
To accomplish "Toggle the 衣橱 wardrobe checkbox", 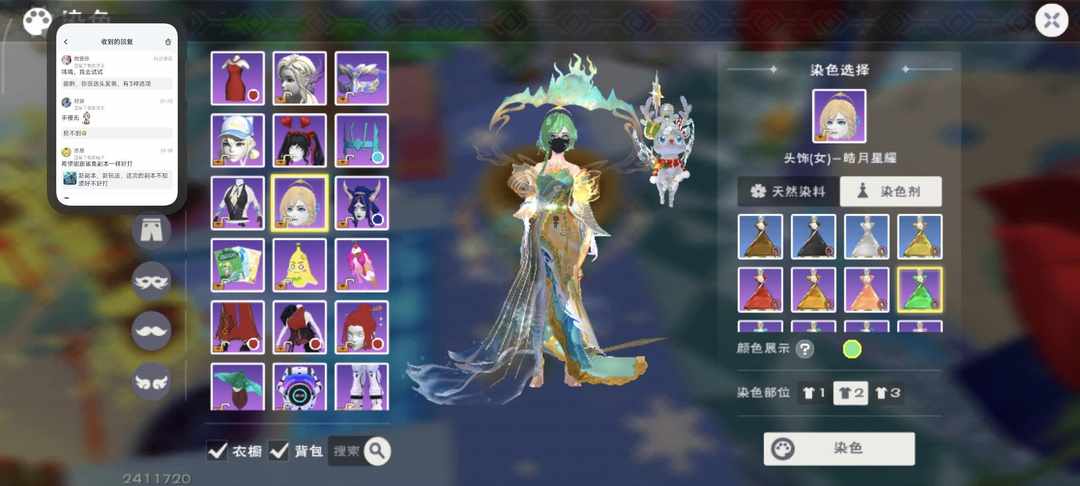I will click(x=217, y=451).
